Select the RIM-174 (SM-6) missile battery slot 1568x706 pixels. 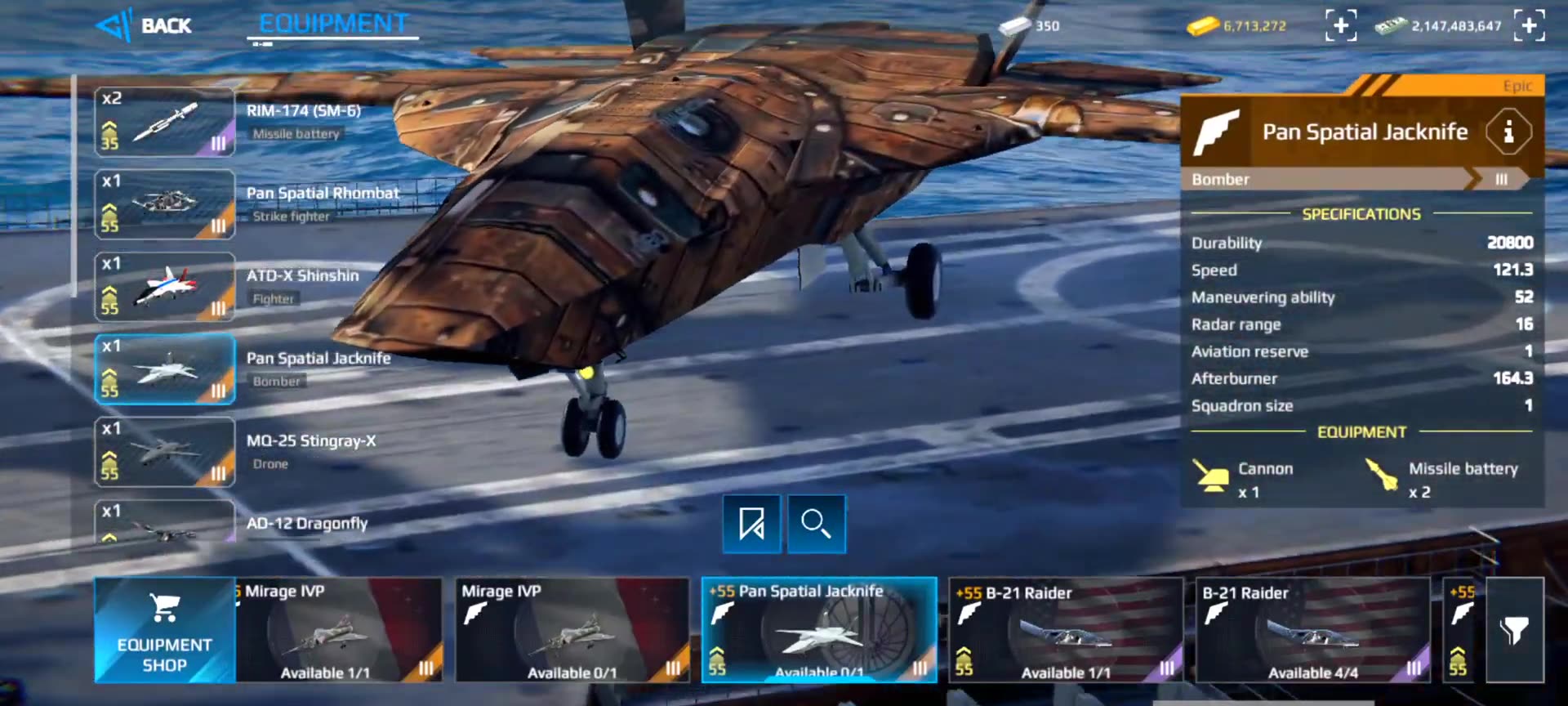pyautogui.click(x=165, y=123)
